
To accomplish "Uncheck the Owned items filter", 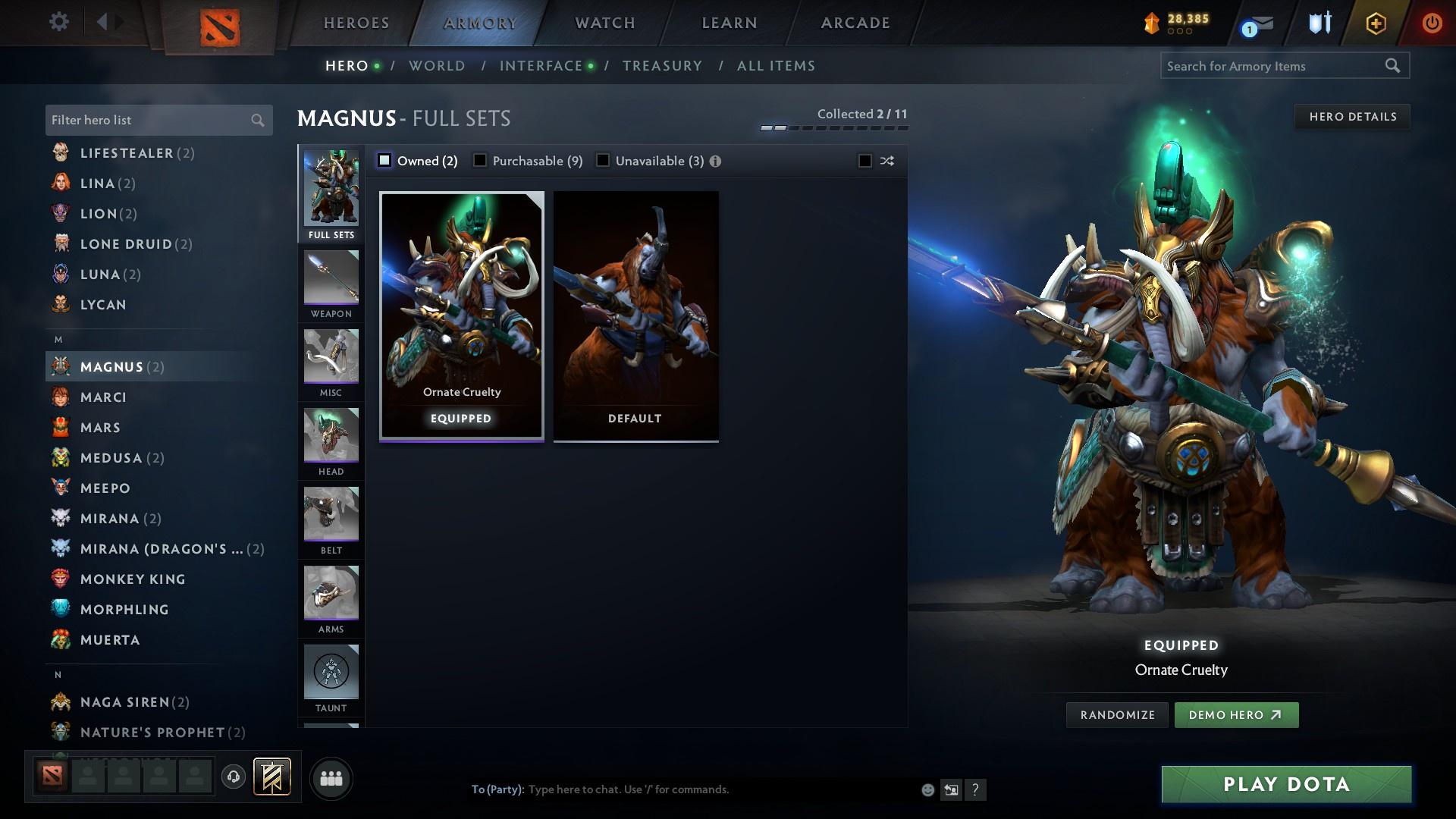I will pyautogui.click(x=385, y=161).
